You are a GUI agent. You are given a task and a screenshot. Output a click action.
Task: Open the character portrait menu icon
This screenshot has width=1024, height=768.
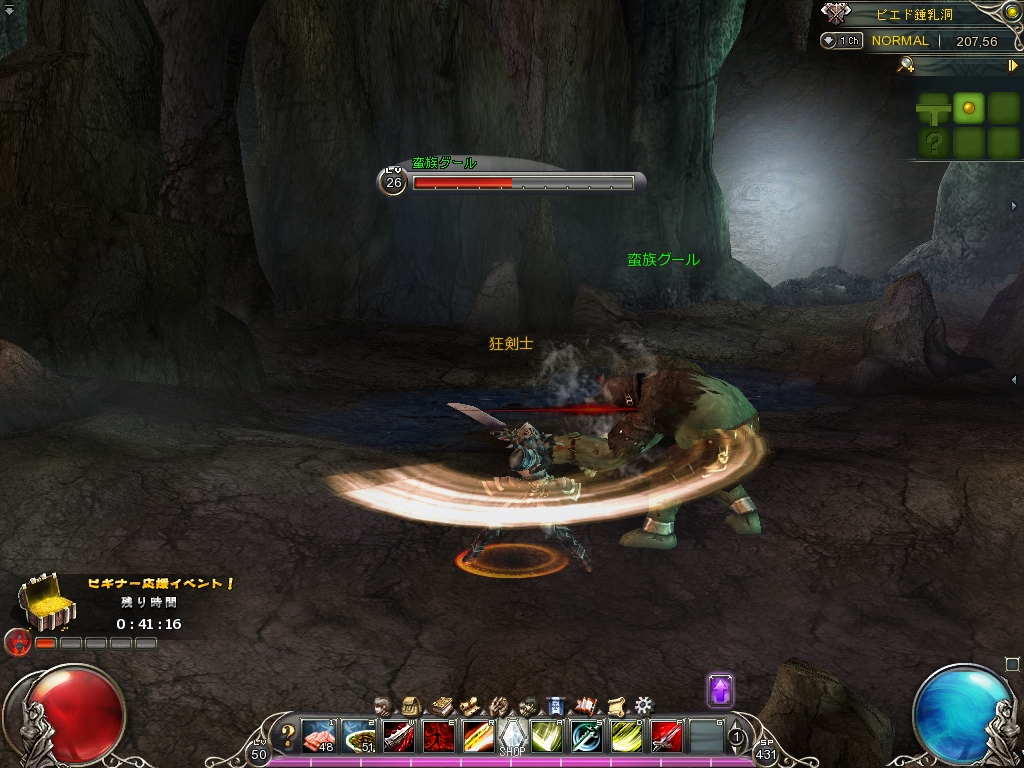tap(382, 705)
